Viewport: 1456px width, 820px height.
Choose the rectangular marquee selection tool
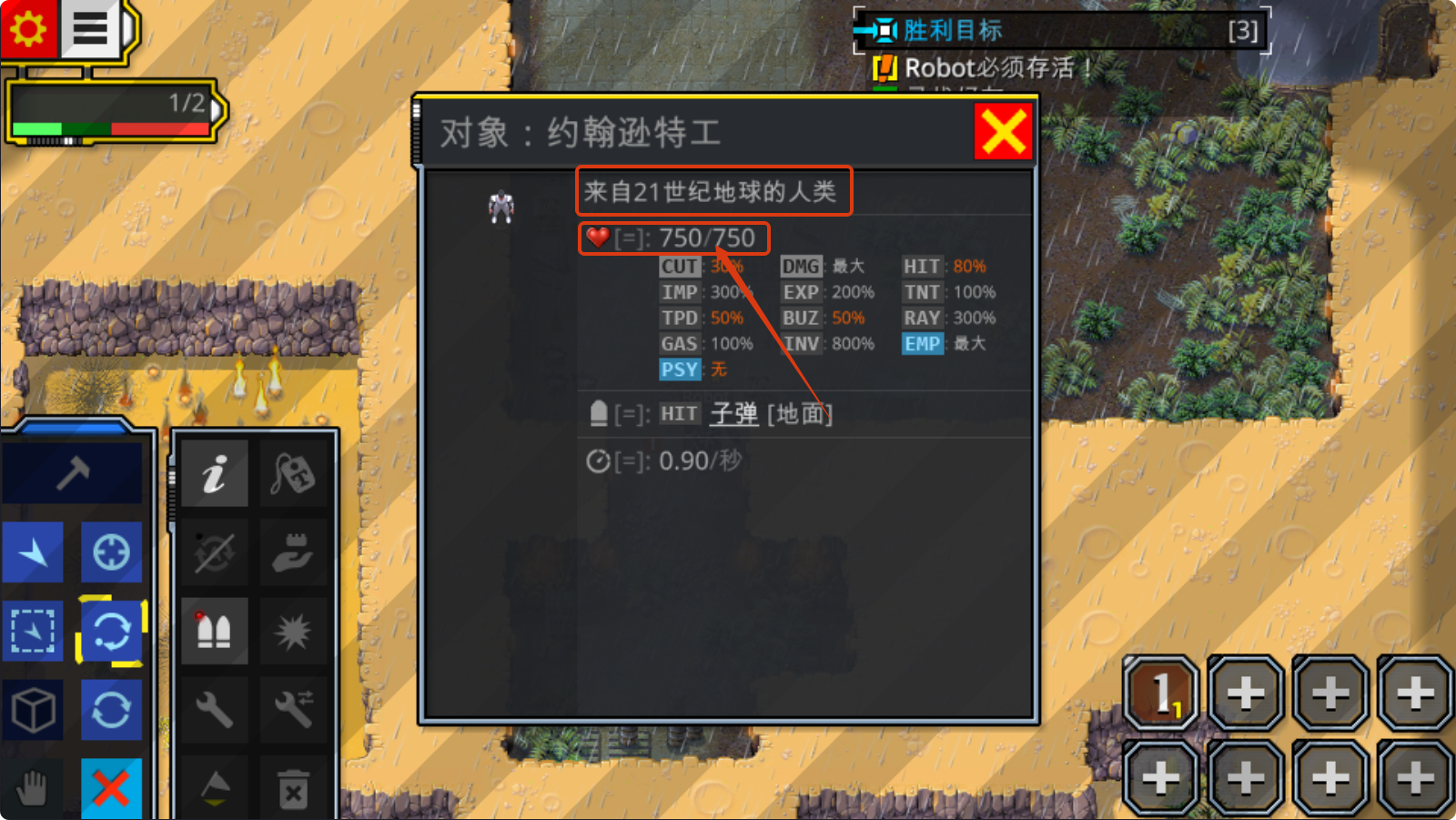33,630
